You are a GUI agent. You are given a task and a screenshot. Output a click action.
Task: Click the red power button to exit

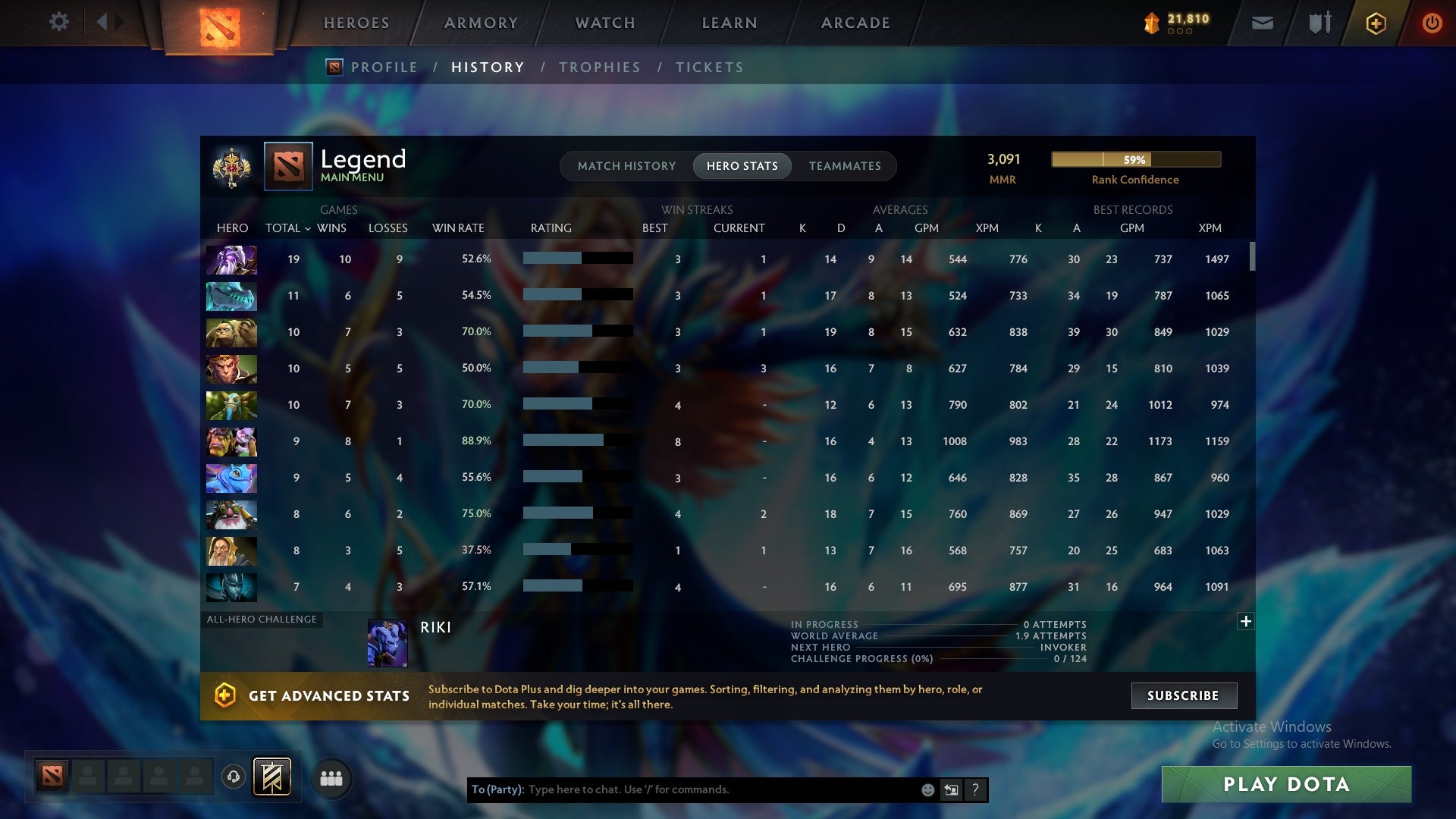tap(1432, 22)
